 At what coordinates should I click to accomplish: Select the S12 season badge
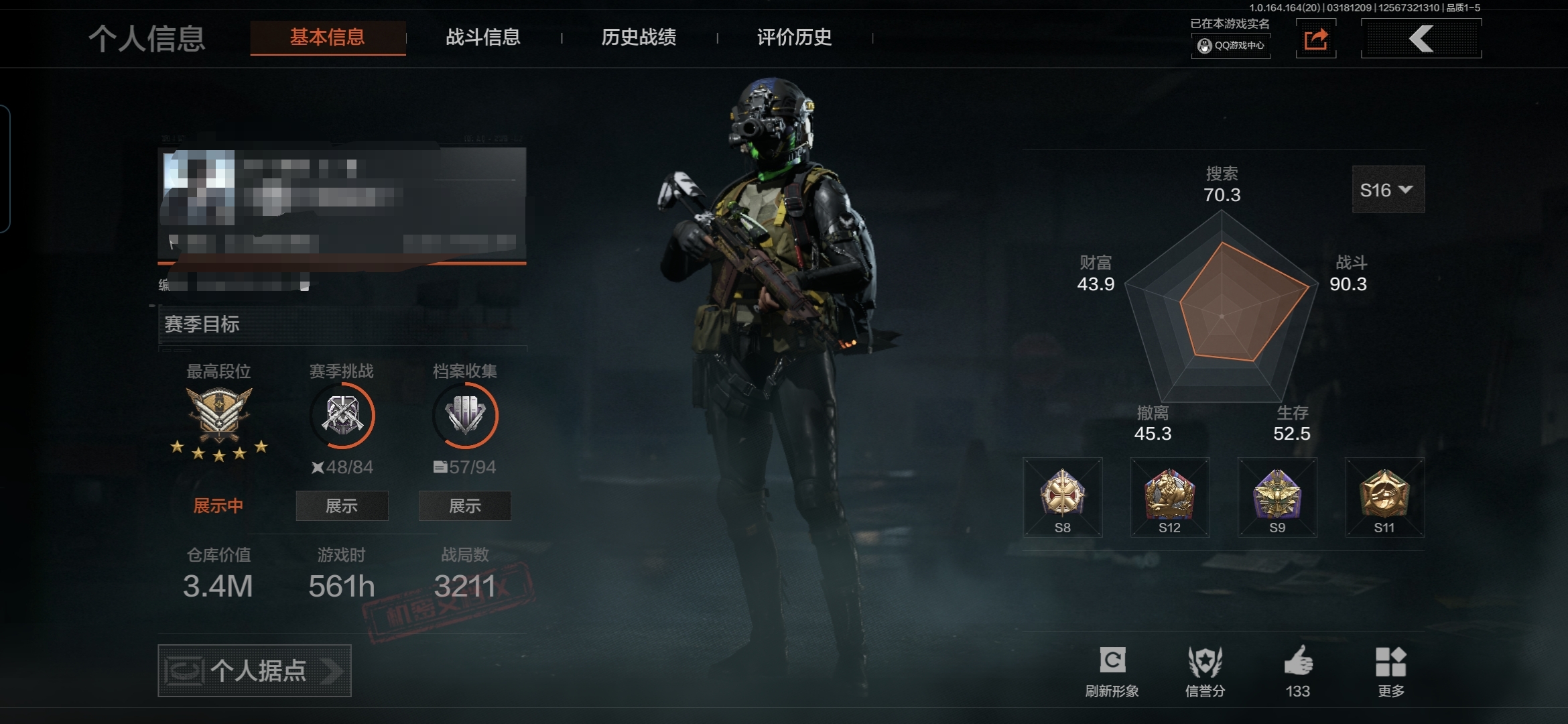pyautogui.click(x=1170, y=497)
